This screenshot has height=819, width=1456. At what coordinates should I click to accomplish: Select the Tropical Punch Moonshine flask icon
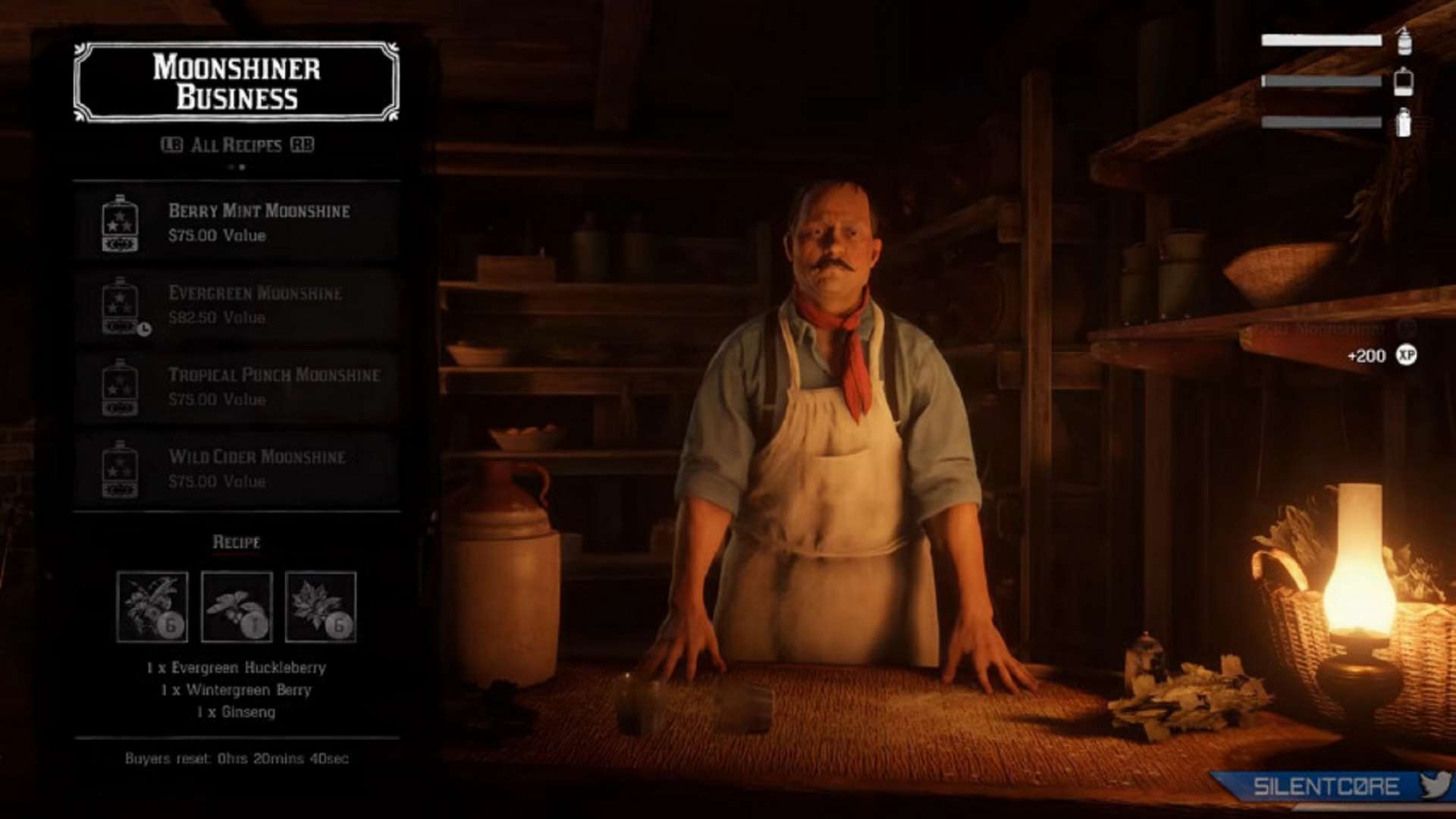121,388
